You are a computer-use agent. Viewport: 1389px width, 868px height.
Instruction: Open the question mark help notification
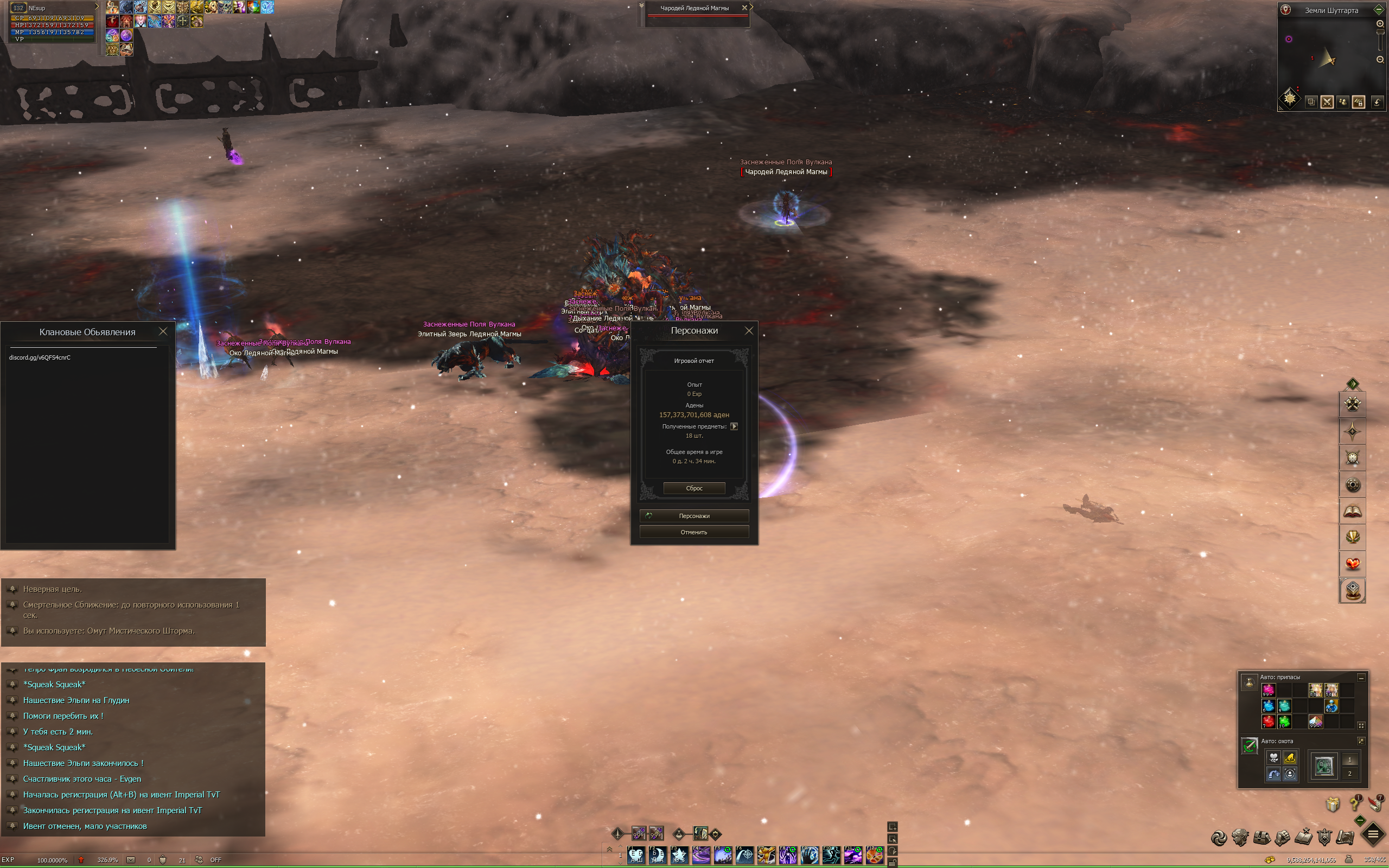[x=1355, y=803]
